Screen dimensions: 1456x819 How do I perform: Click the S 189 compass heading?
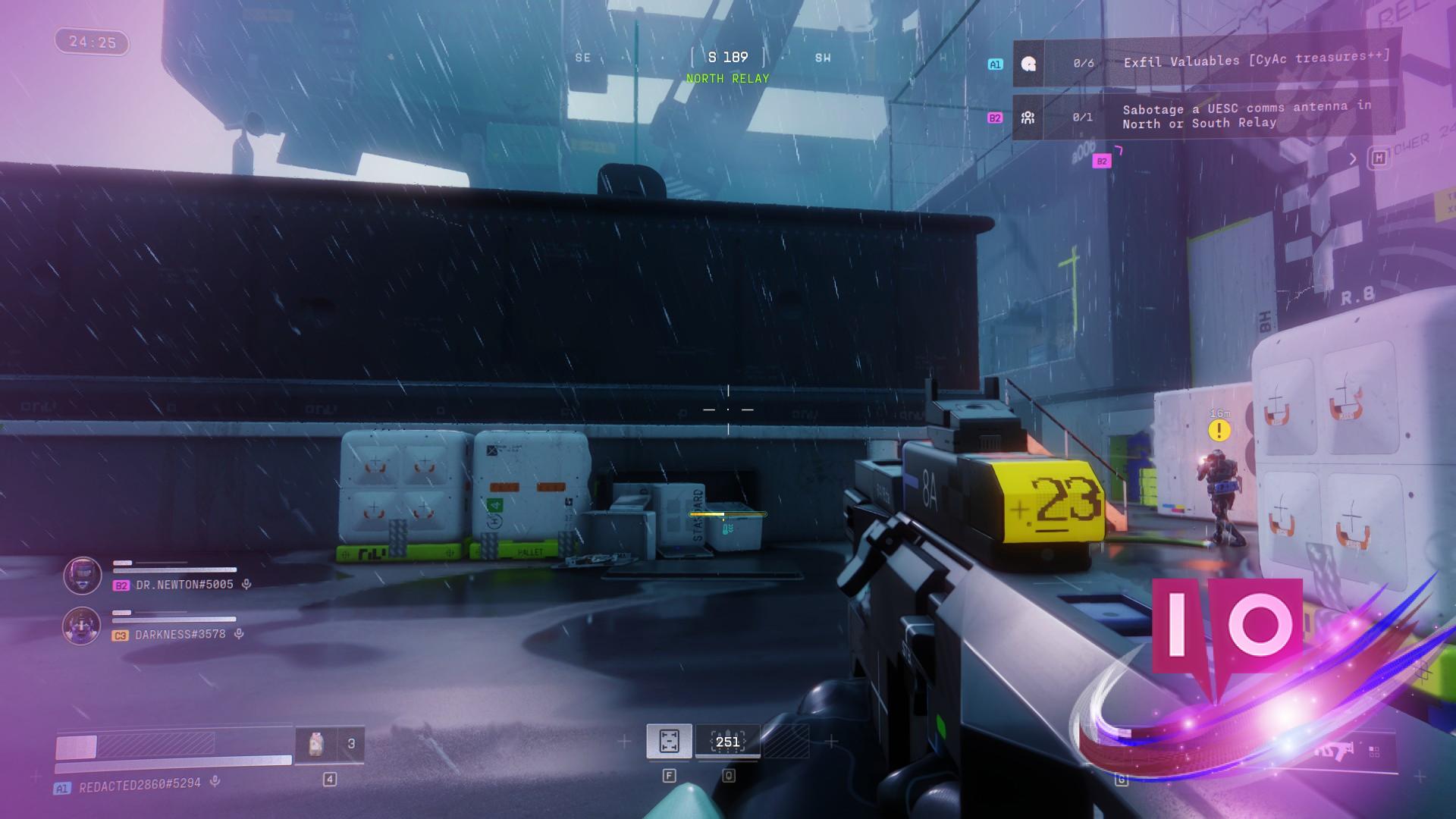(727, 58)
